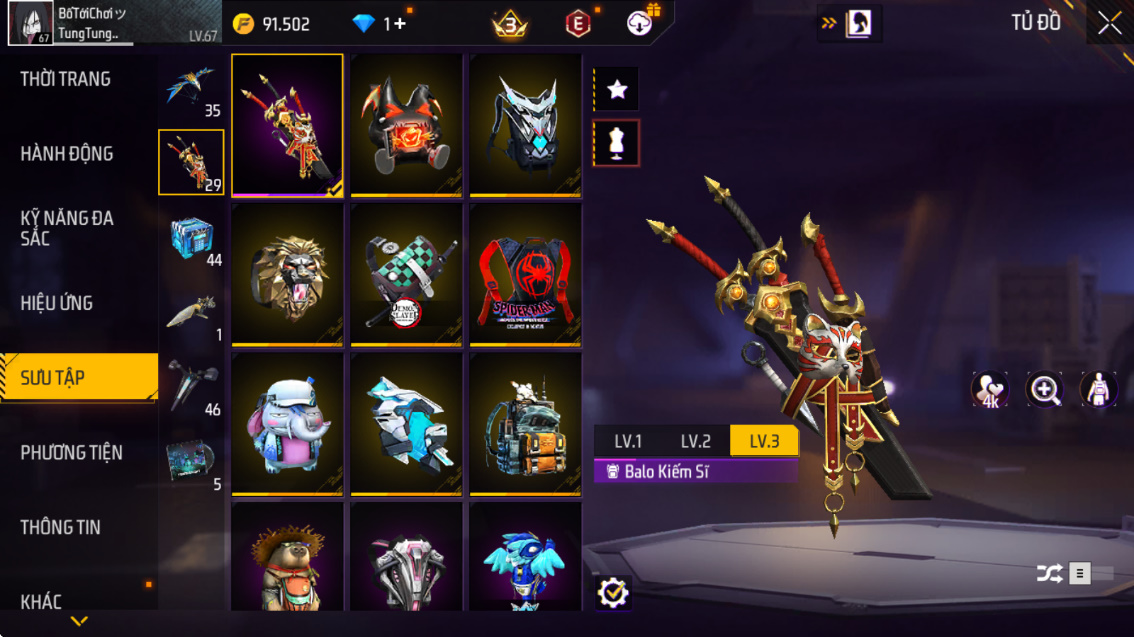Show the Phương Tiện category
The width and height of the screenshot is (1134, 637).
point(71,453)
